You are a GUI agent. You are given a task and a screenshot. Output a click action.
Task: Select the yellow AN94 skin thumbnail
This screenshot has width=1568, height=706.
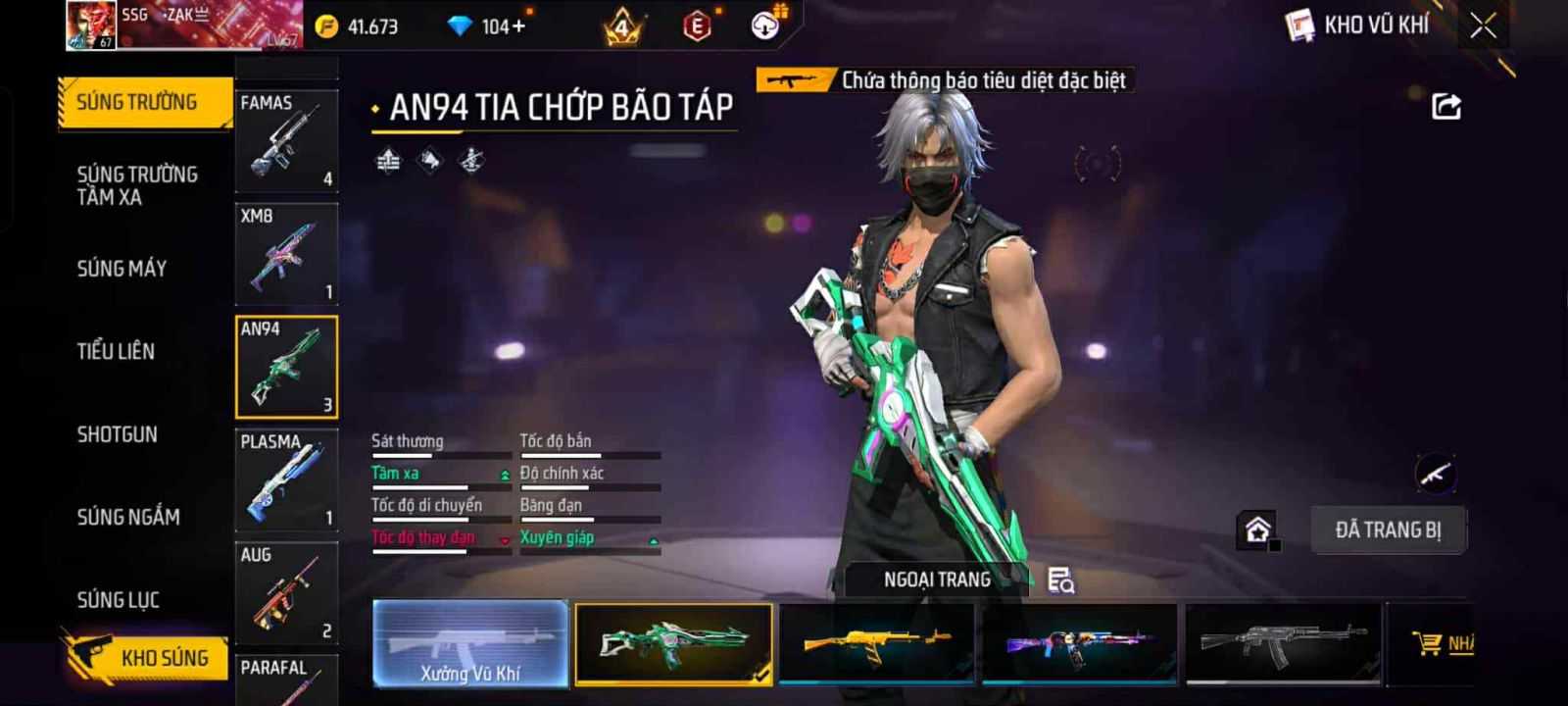pos(876,643)
